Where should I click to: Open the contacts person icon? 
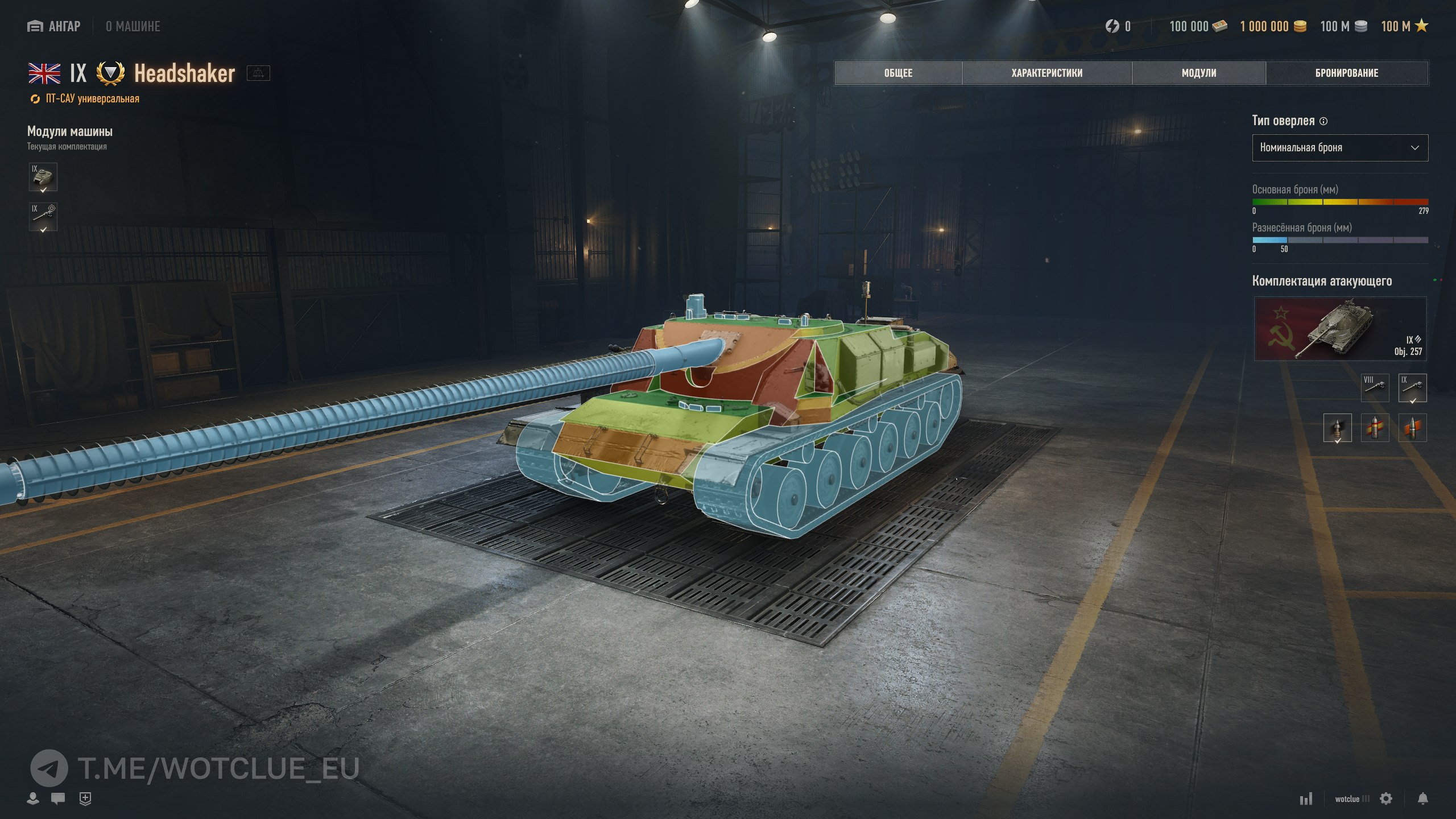[33, 799]
